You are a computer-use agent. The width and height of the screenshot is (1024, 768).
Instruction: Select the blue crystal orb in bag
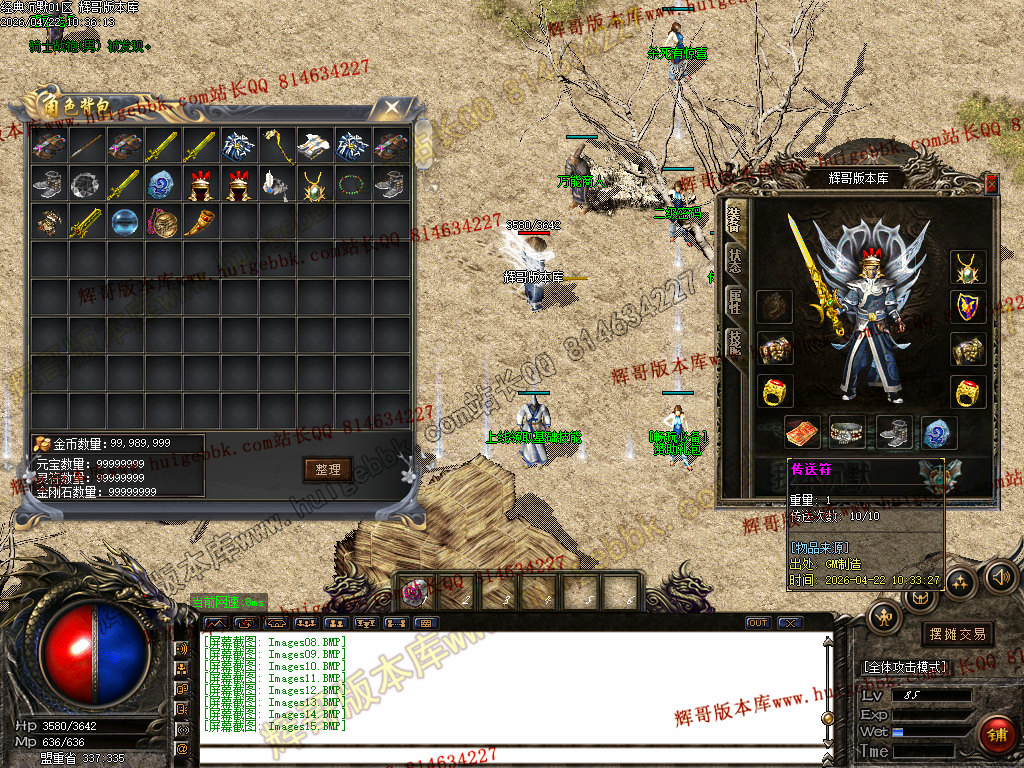[x=125, y=221]
